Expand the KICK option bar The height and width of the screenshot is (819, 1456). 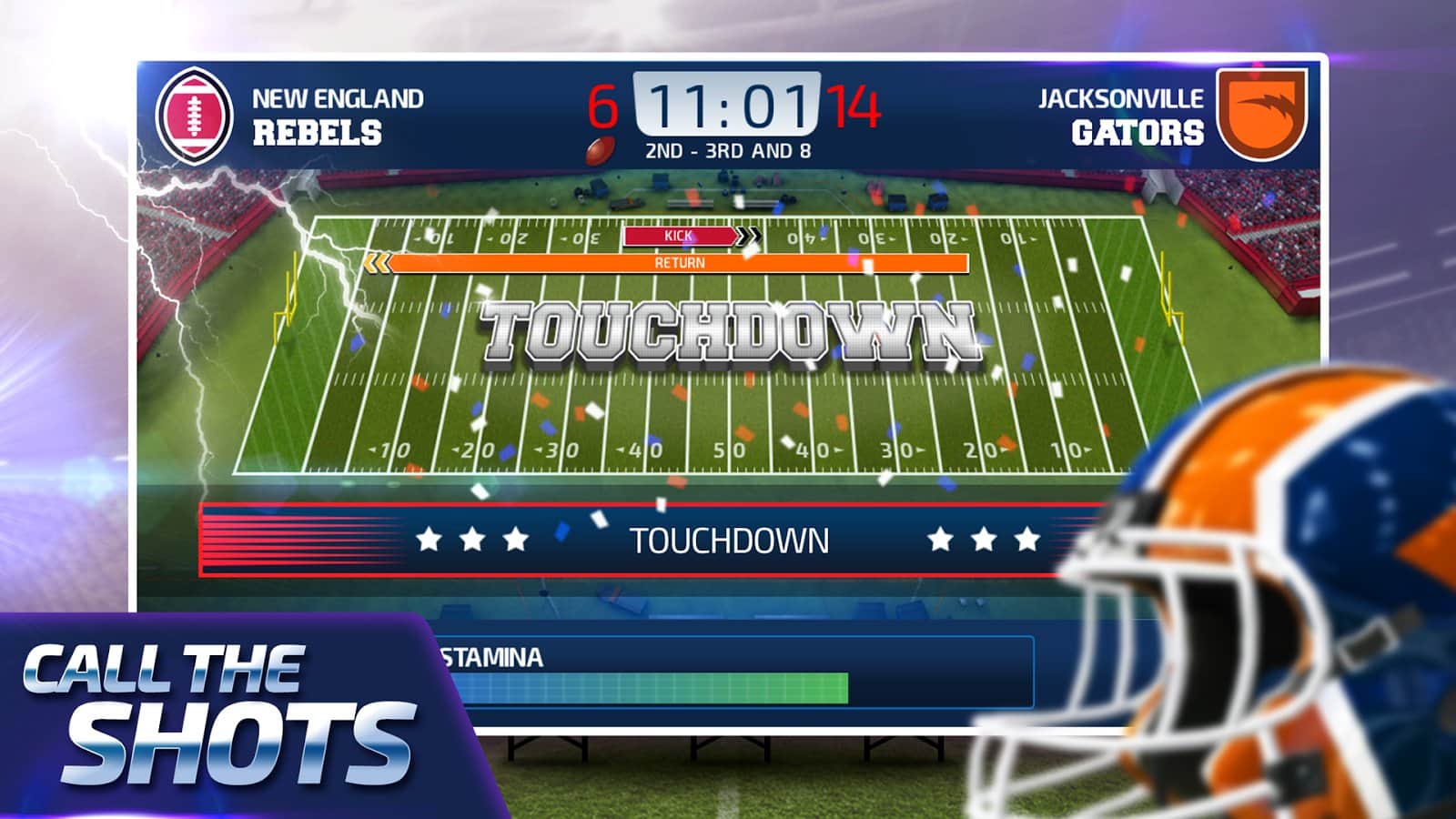pyautogui.click(x=681, y=235)
